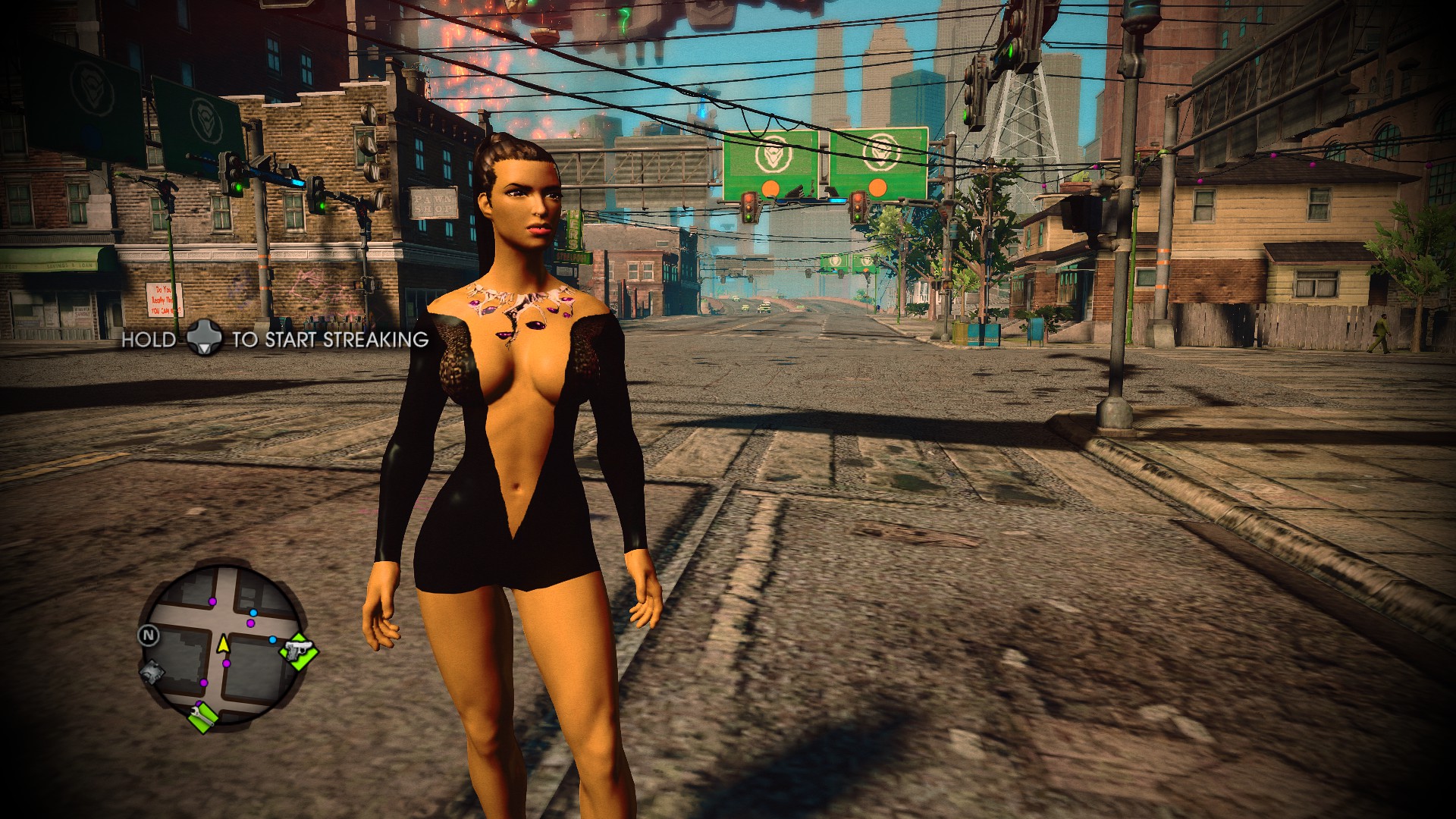Click the circular street minimap
1456x819 pixels.
(x=221, y=643)
